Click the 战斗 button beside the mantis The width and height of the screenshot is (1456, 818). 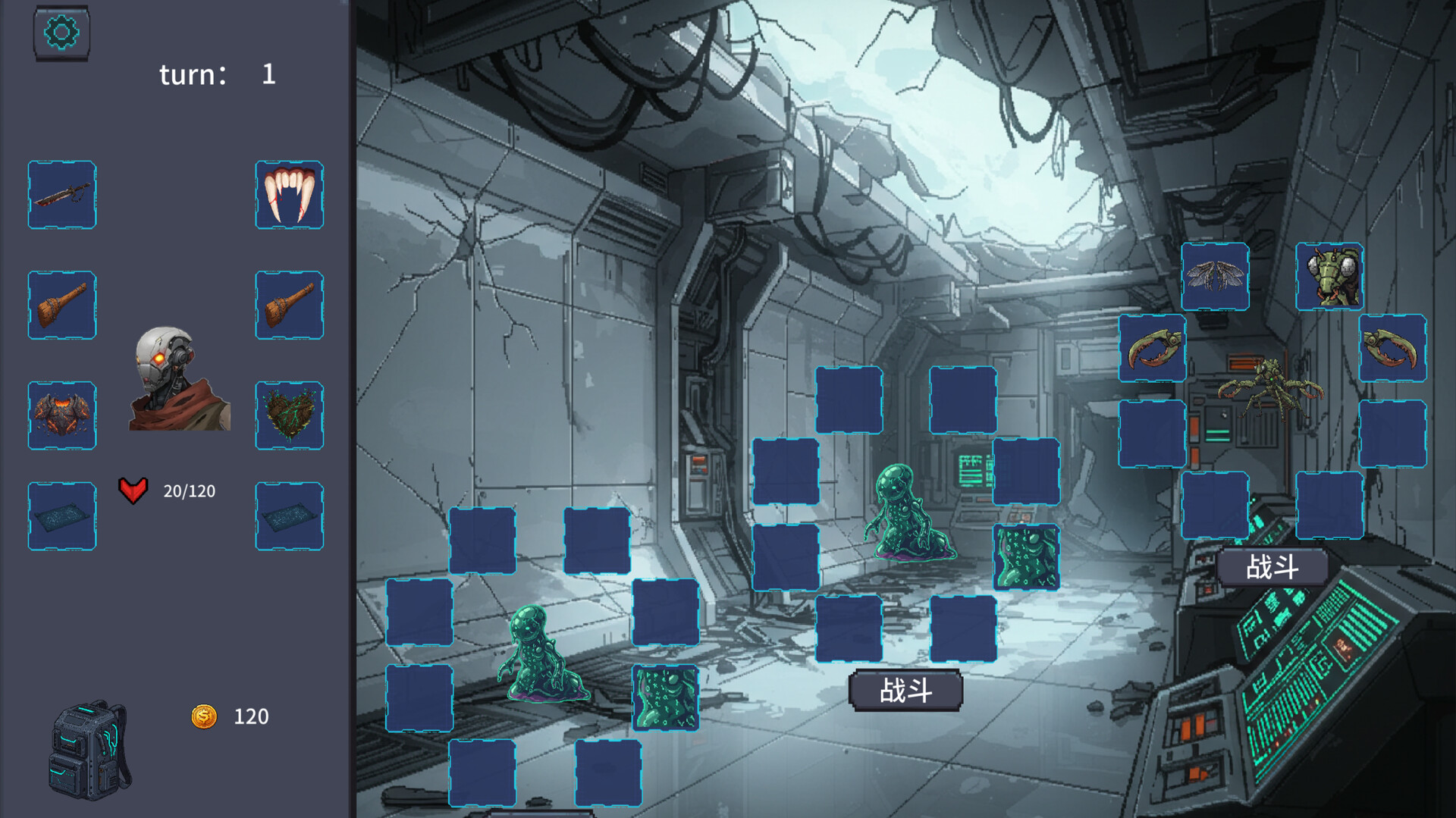(x=1271, y=565)
